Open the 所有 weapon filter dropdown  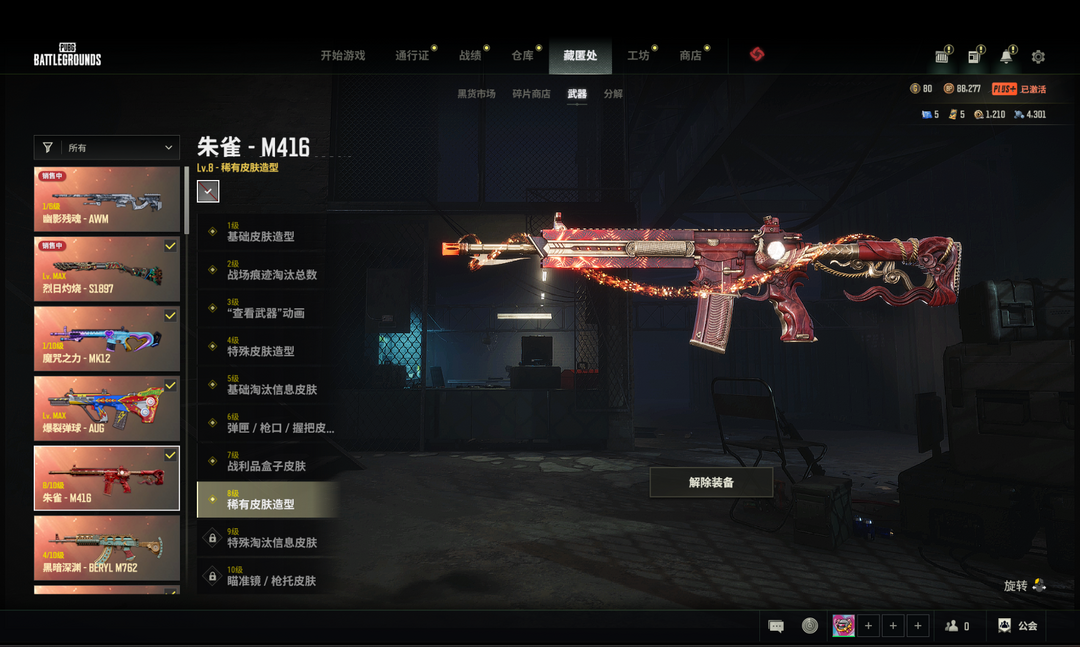click(x=107, y=148)
